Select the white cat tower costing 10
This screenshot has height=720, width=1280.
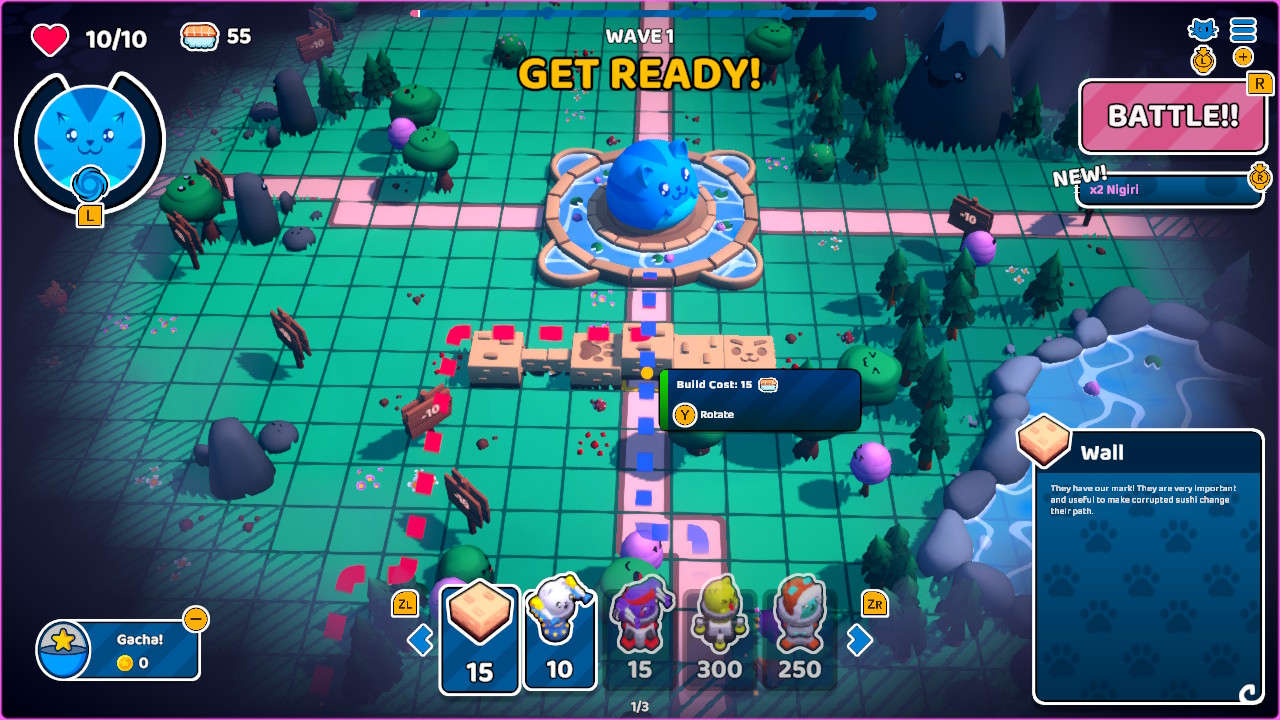(x=560, y=636)
